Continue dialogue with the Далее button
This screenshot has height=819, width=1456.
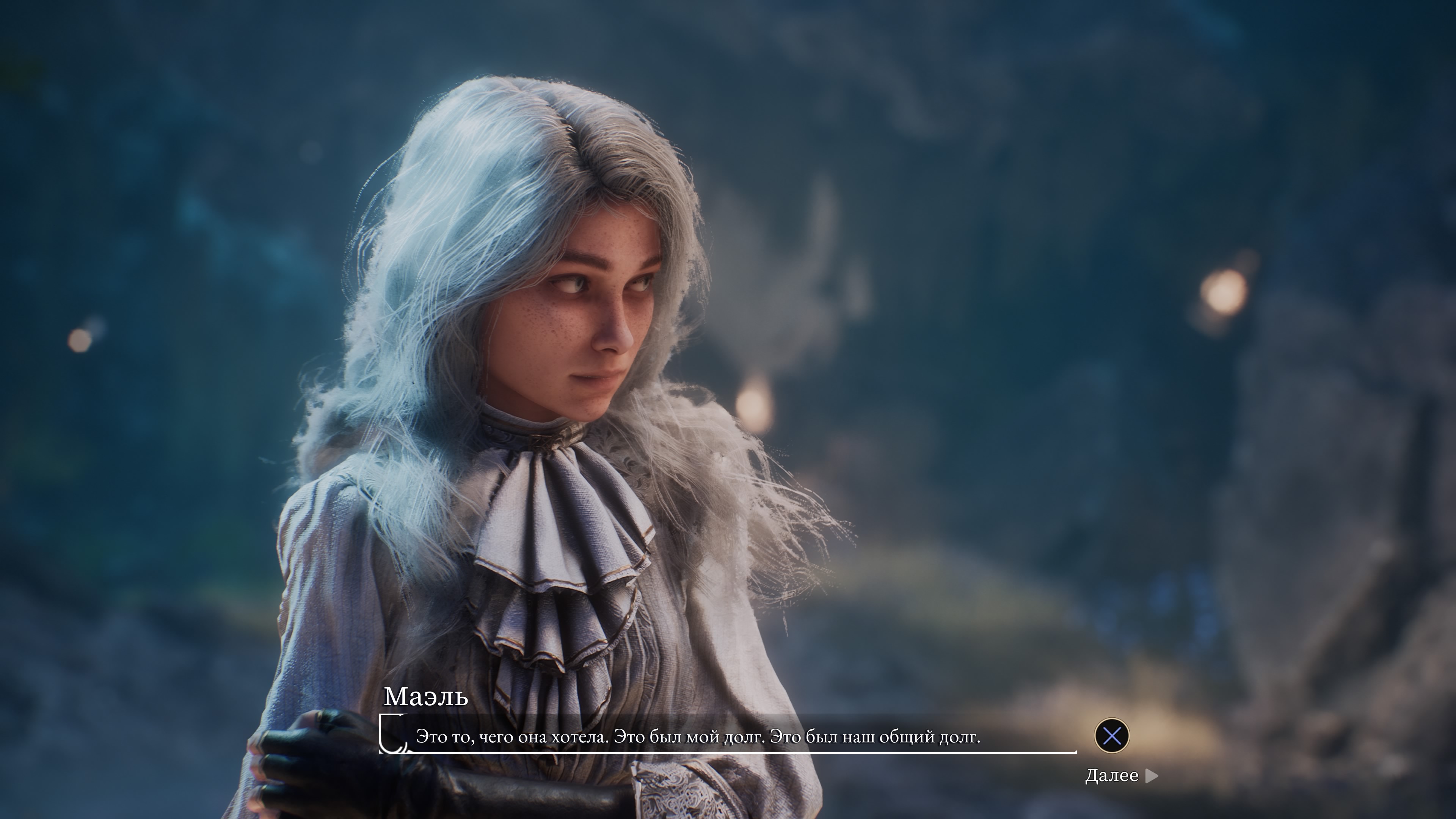[1121, 775]
